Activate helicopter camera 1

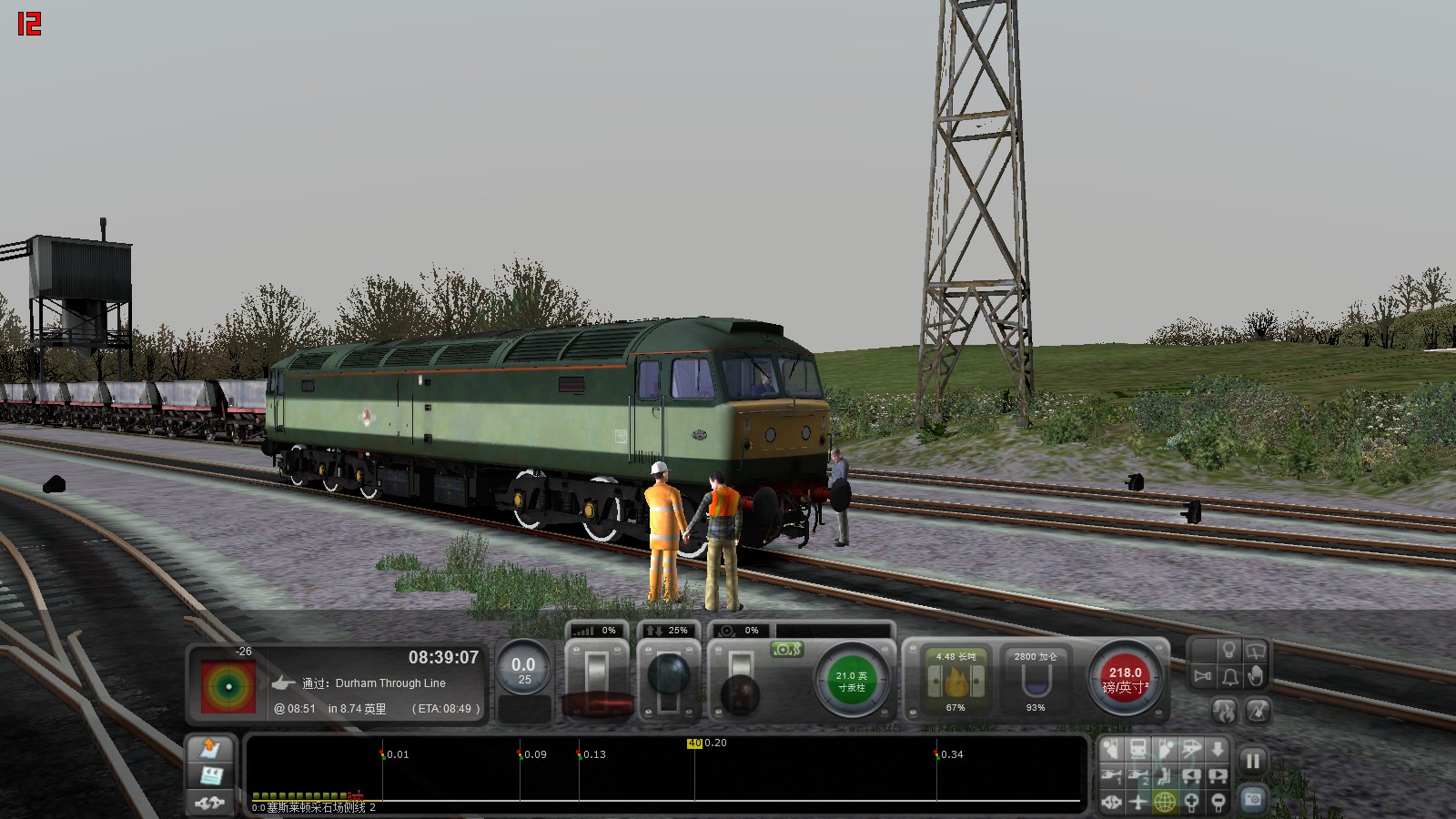pyautogui.click(x=1112, y=775)
